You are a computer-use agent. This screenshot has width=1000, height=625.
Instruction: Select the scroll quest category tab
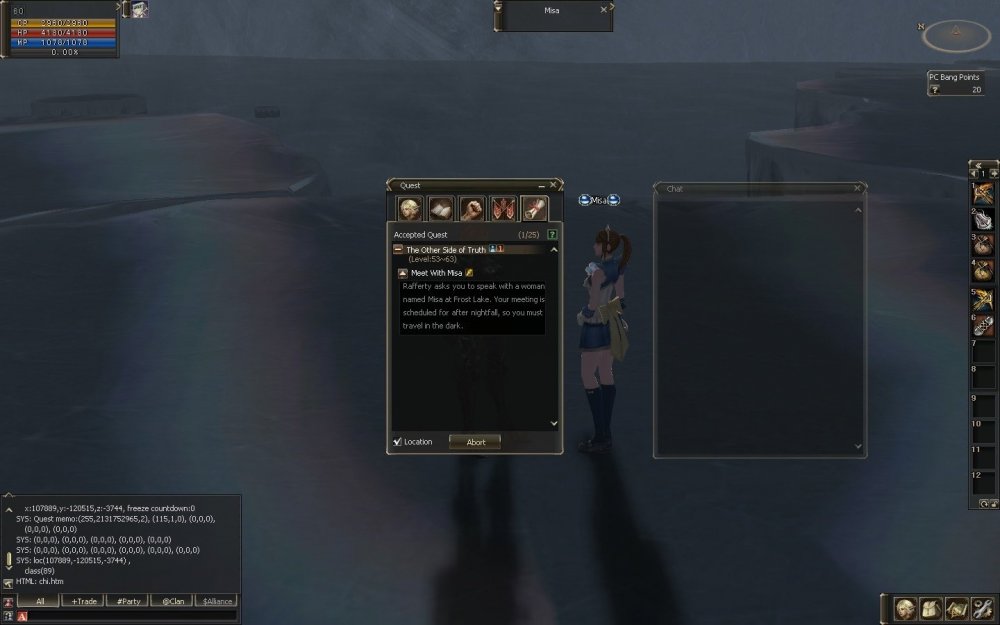click(x=534, y=208)
